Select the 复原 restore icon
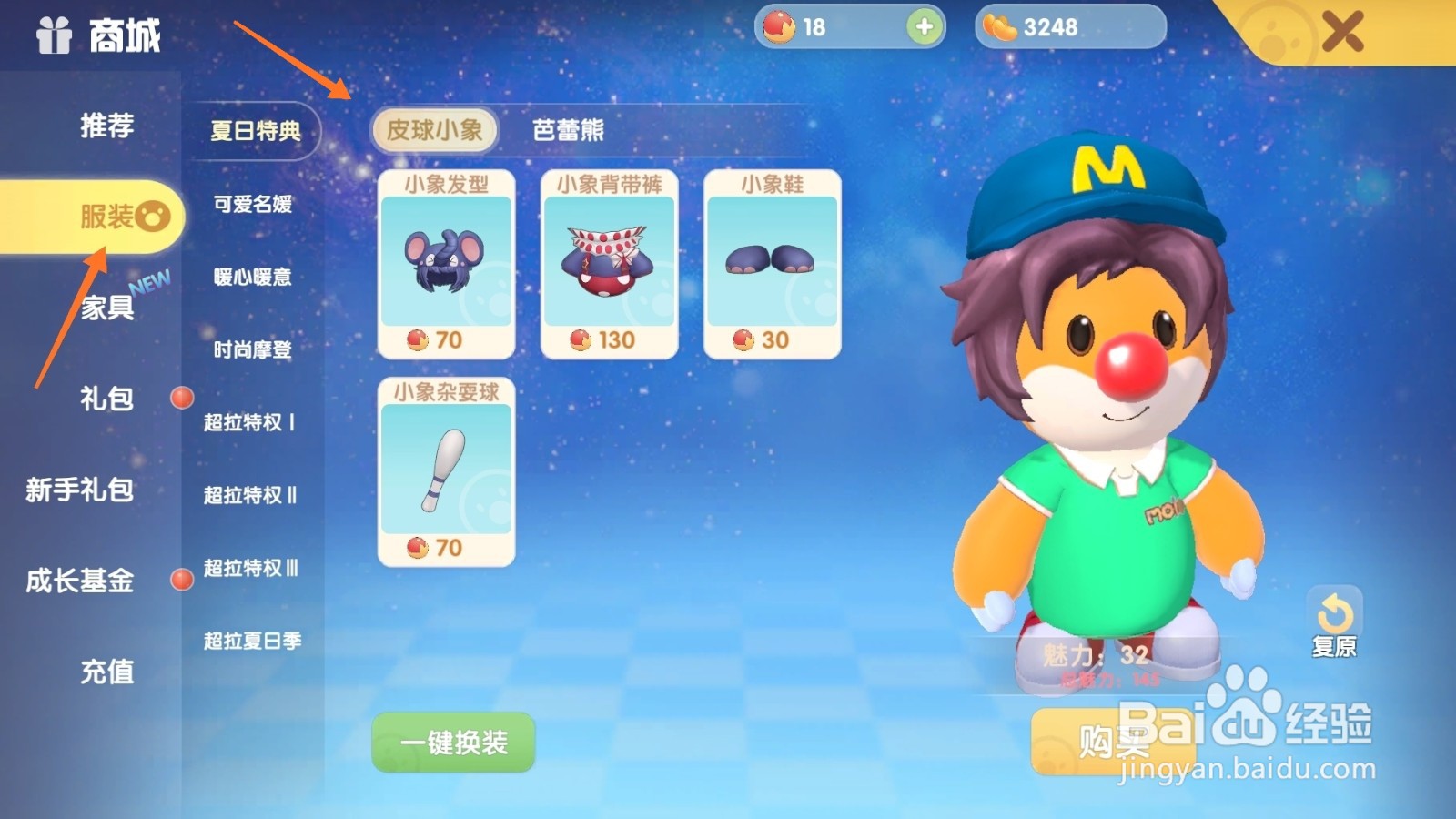Screen dimensions: 1456x819 click(1335, 610)
